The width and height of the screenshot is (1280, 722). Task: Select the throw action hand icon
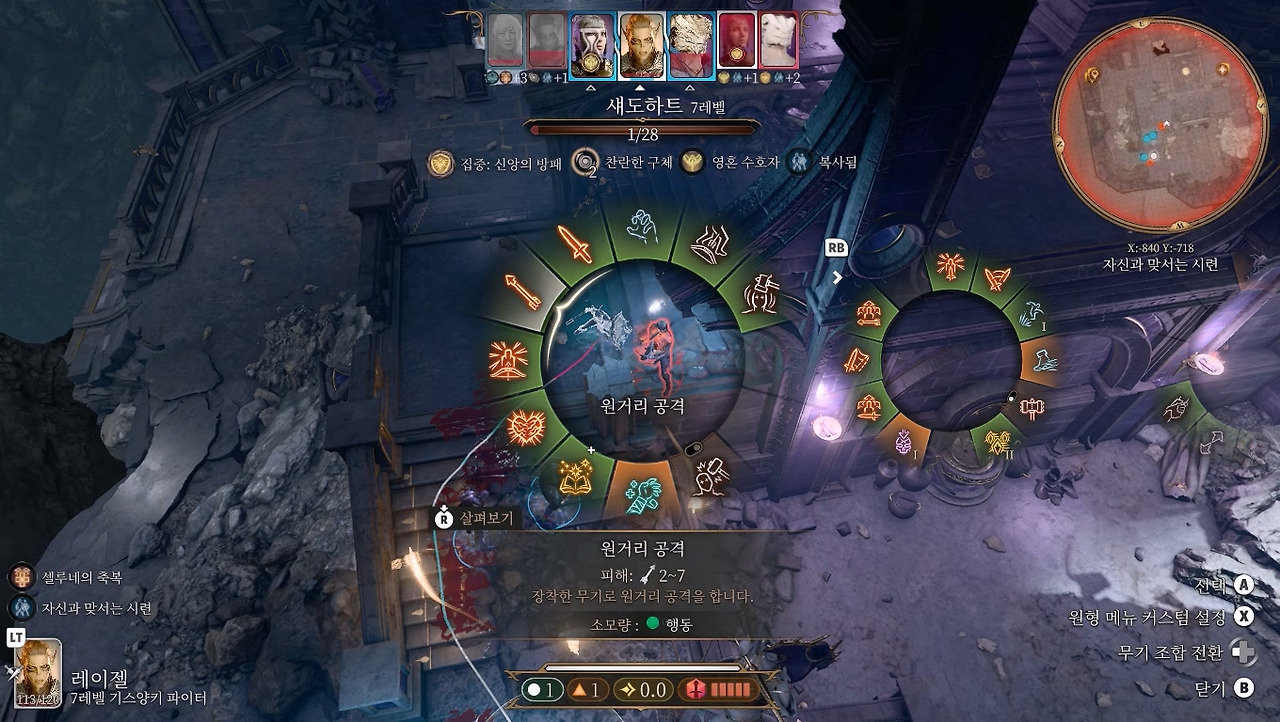pyautogui.click(x=640, y=227)
